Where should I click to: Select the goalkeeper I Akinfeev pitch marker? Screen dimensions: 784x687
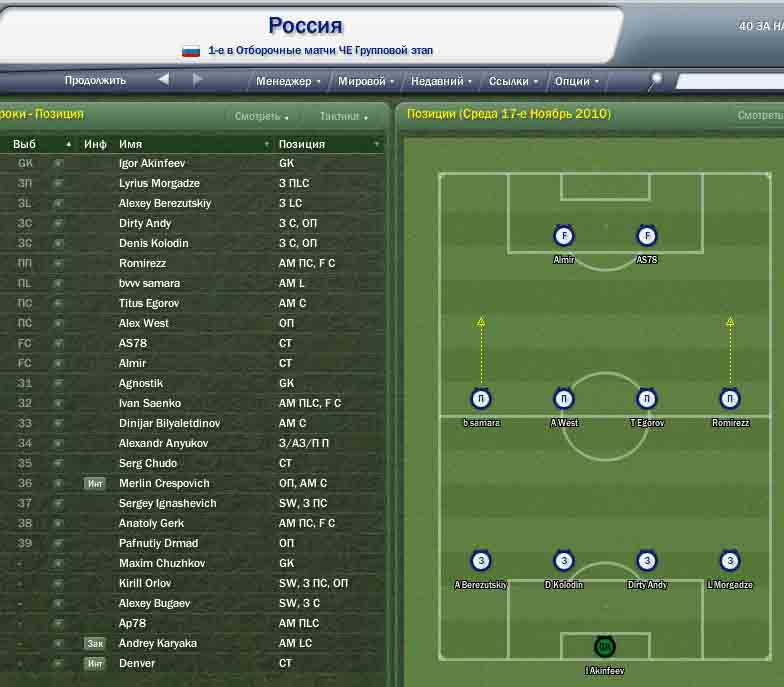click(x=604, y=647)
